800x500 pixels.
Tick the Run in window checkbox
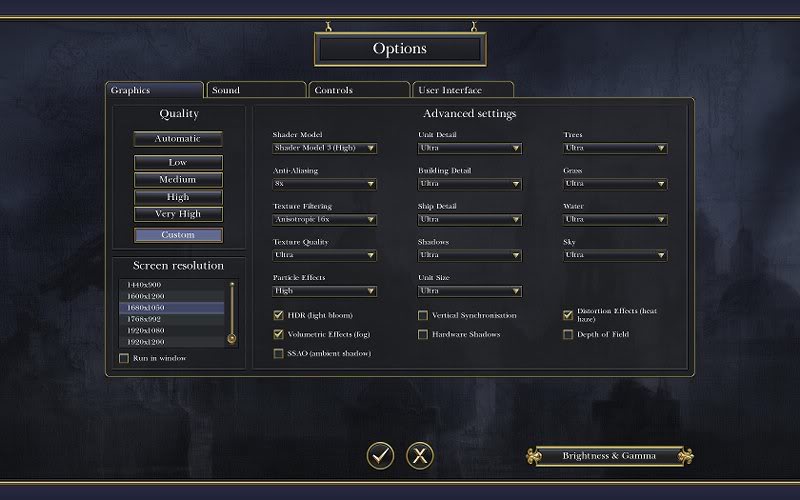point(124,358)
